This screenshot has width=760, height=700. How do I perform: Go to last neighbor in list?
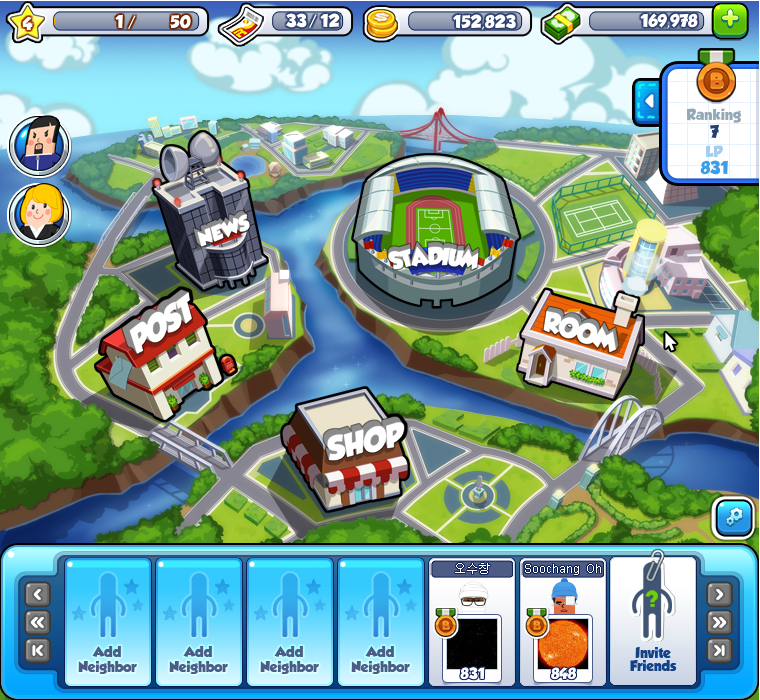pyautogui.click(x=719, y=650)
